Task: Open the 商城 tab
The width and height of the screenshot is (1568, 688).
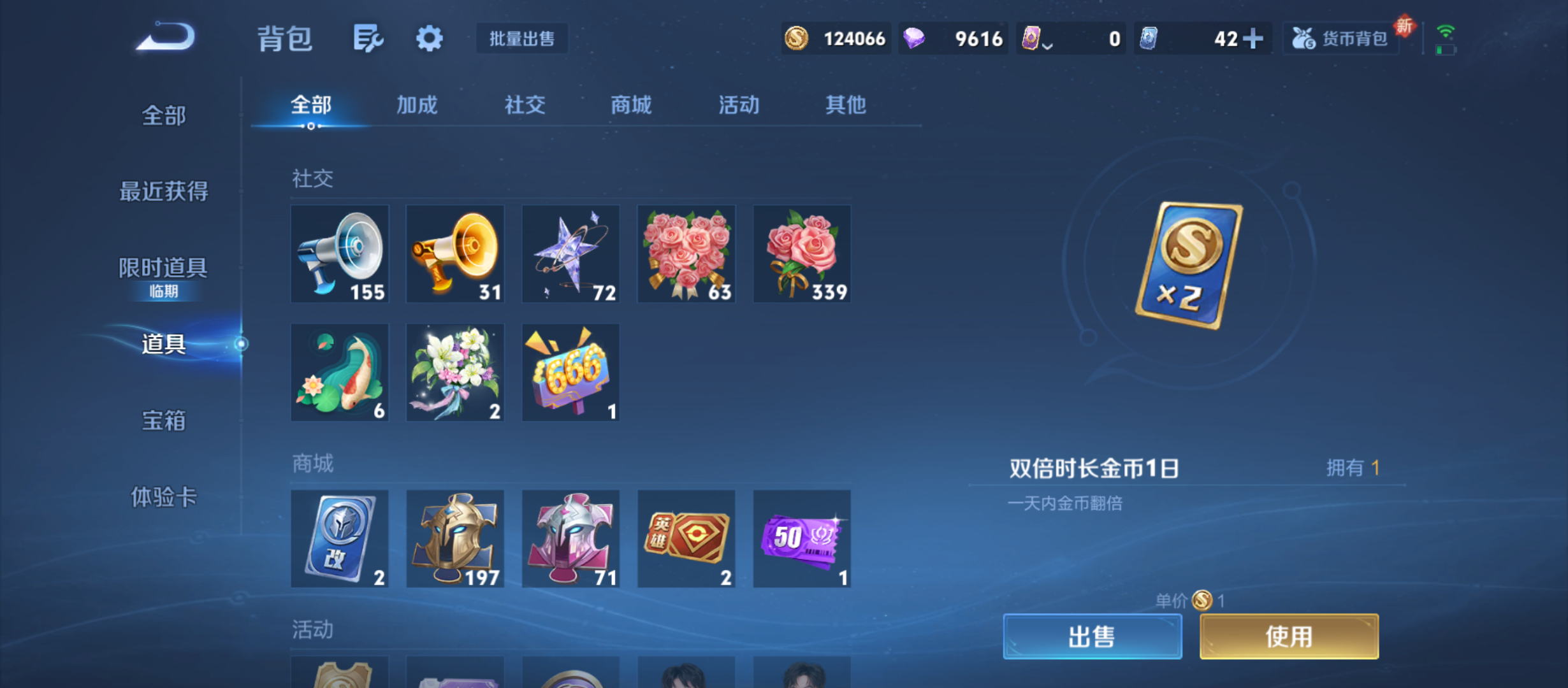Action: point(630,106)
